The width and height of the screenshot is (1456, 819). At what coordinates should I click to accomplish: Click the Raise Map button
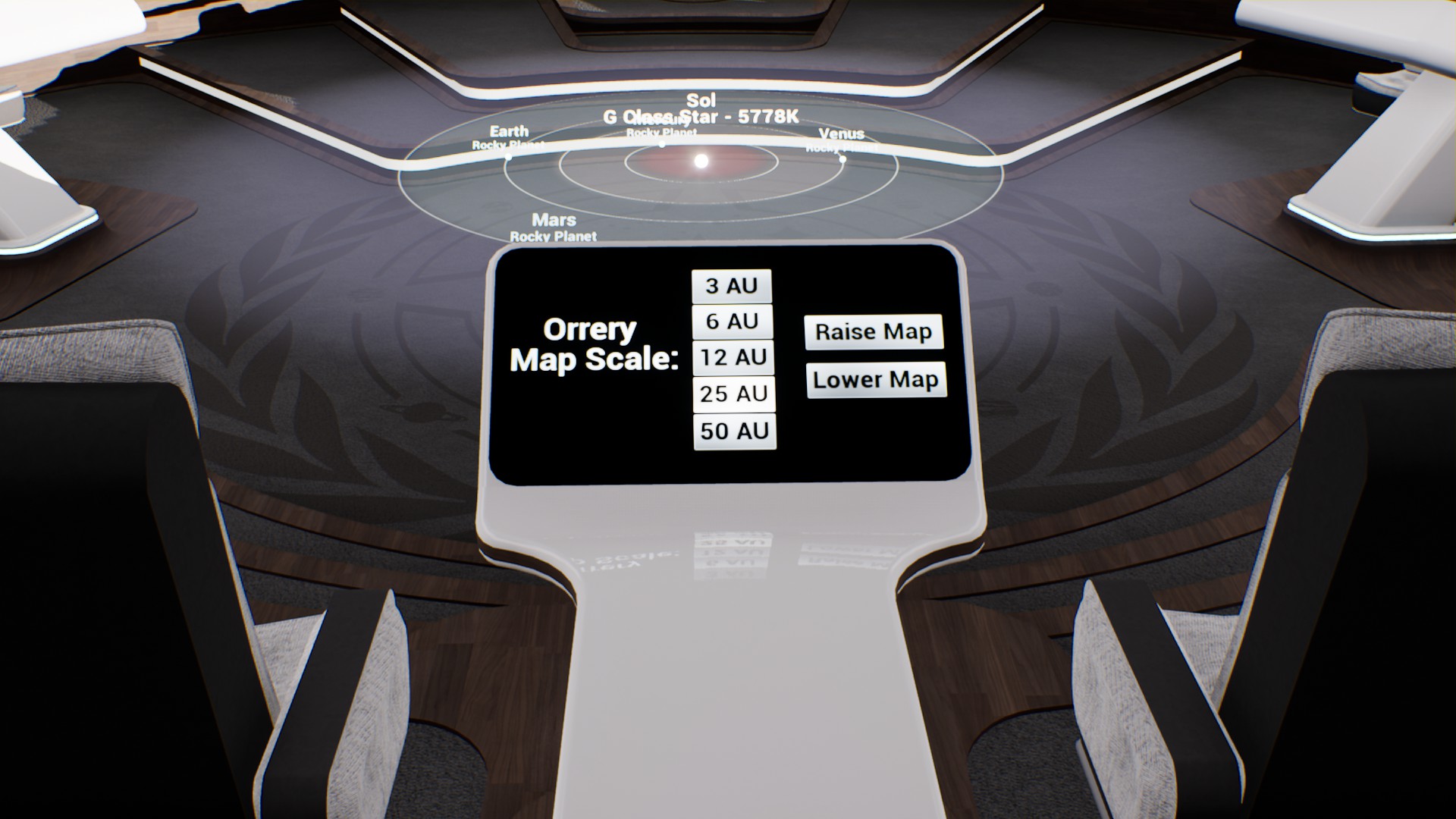point(874,332)
